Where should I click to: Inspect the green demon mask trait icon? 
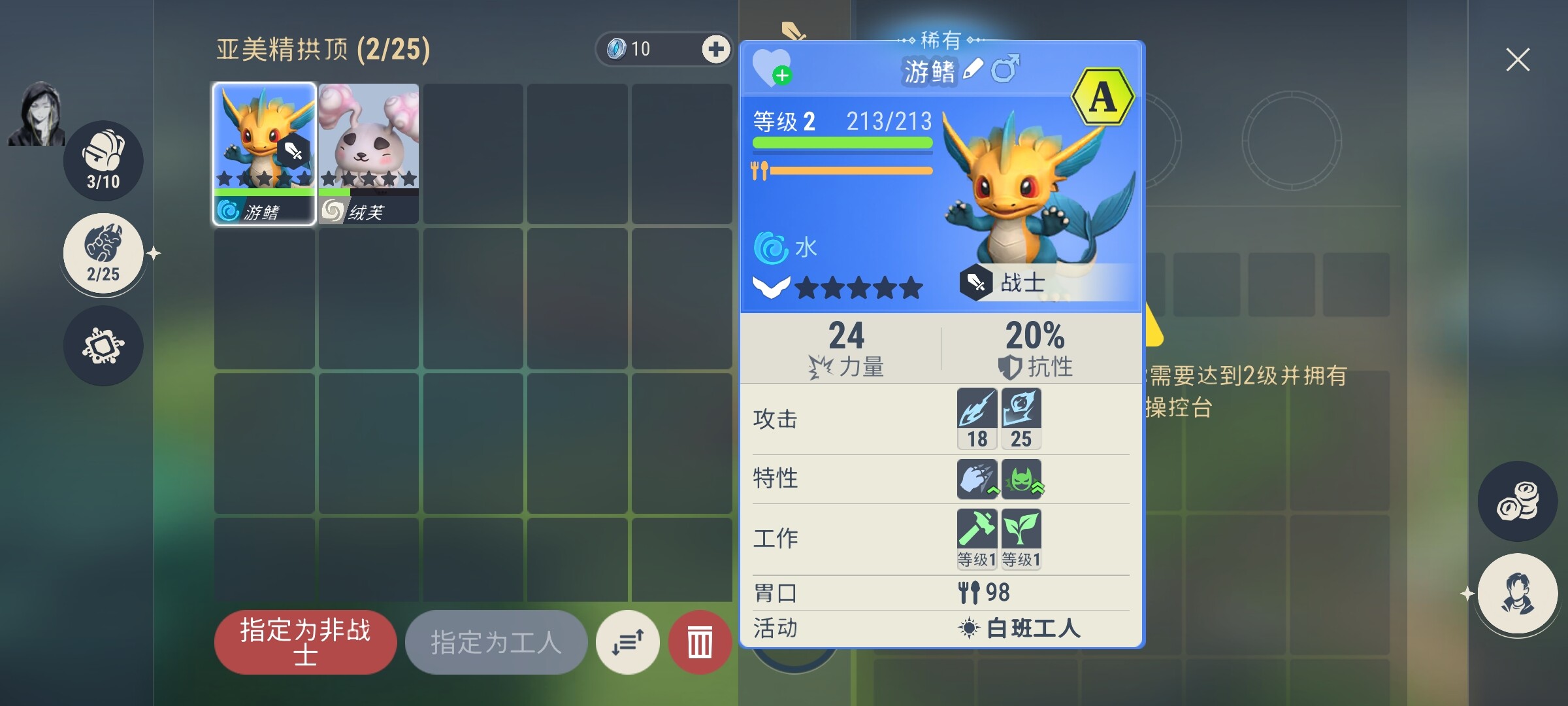pyautogui.click(x=1021, y=479)
